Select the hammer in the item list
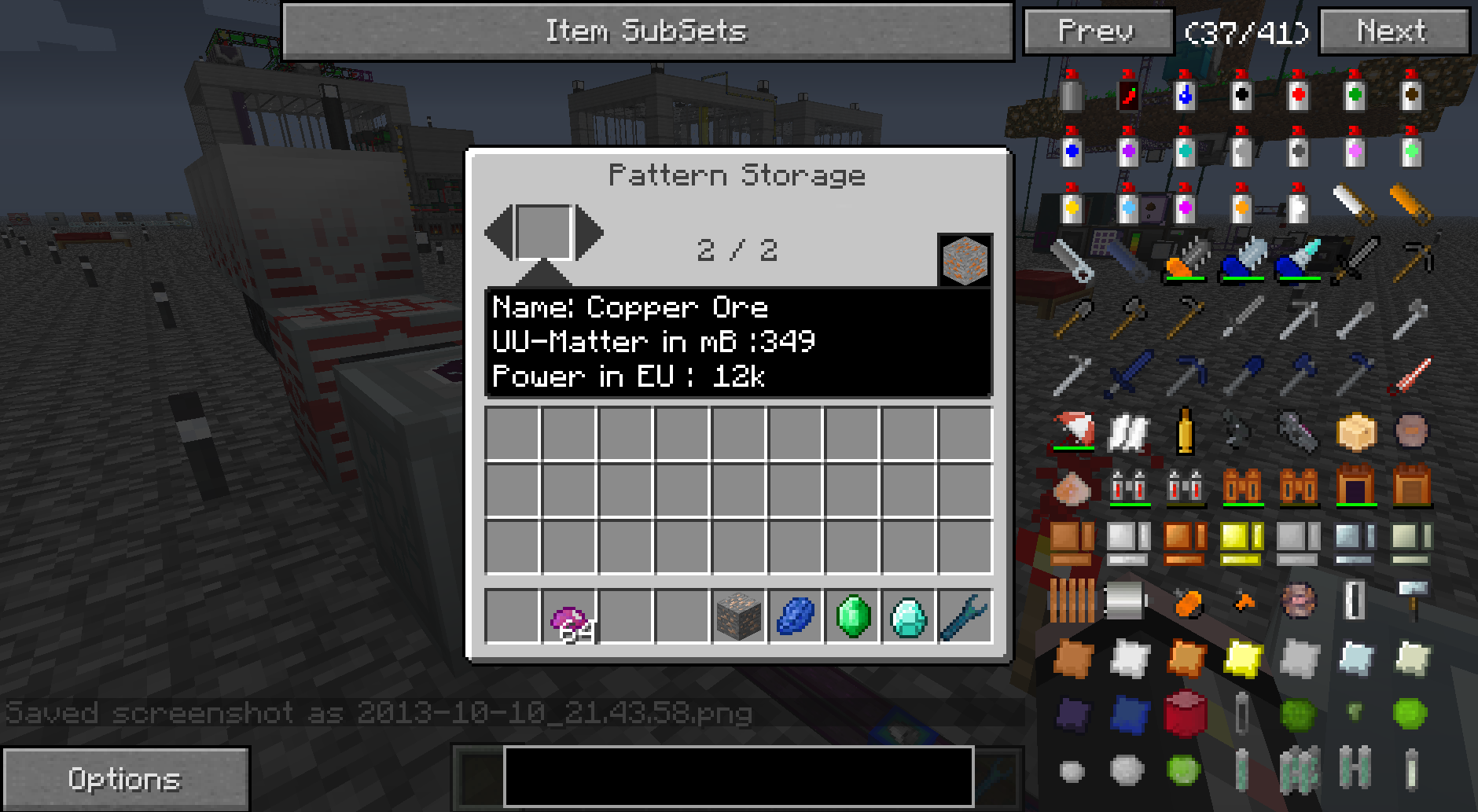The height and width of the screenshot is (812, 1478). (1411, 600)
